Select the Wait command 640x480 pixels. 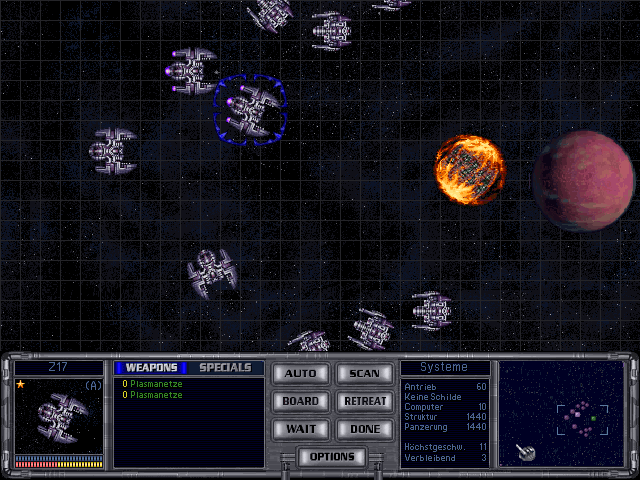300,429
